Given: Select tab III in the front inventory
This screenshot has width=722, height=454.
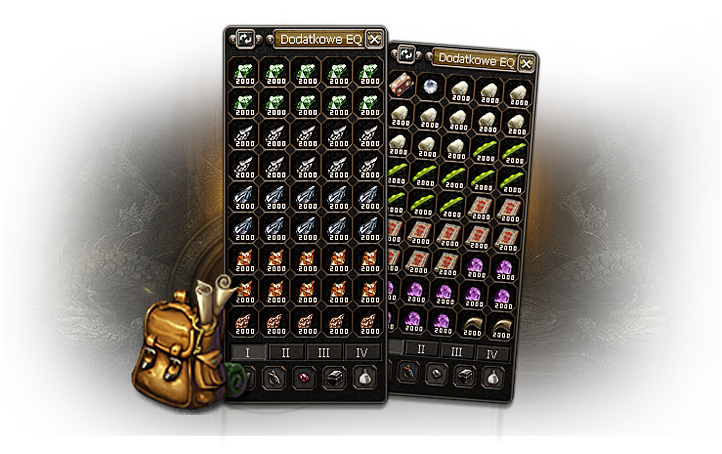Looking at the screenshot, I should (323, 352).
